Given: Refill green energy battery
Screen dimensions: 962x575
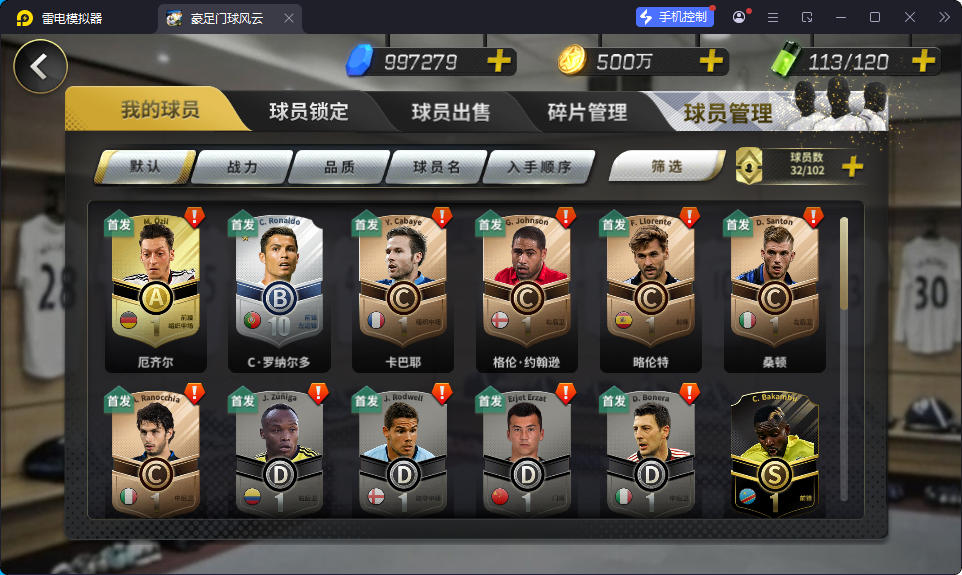Looking at the screenshot, I should coord(923,62).
